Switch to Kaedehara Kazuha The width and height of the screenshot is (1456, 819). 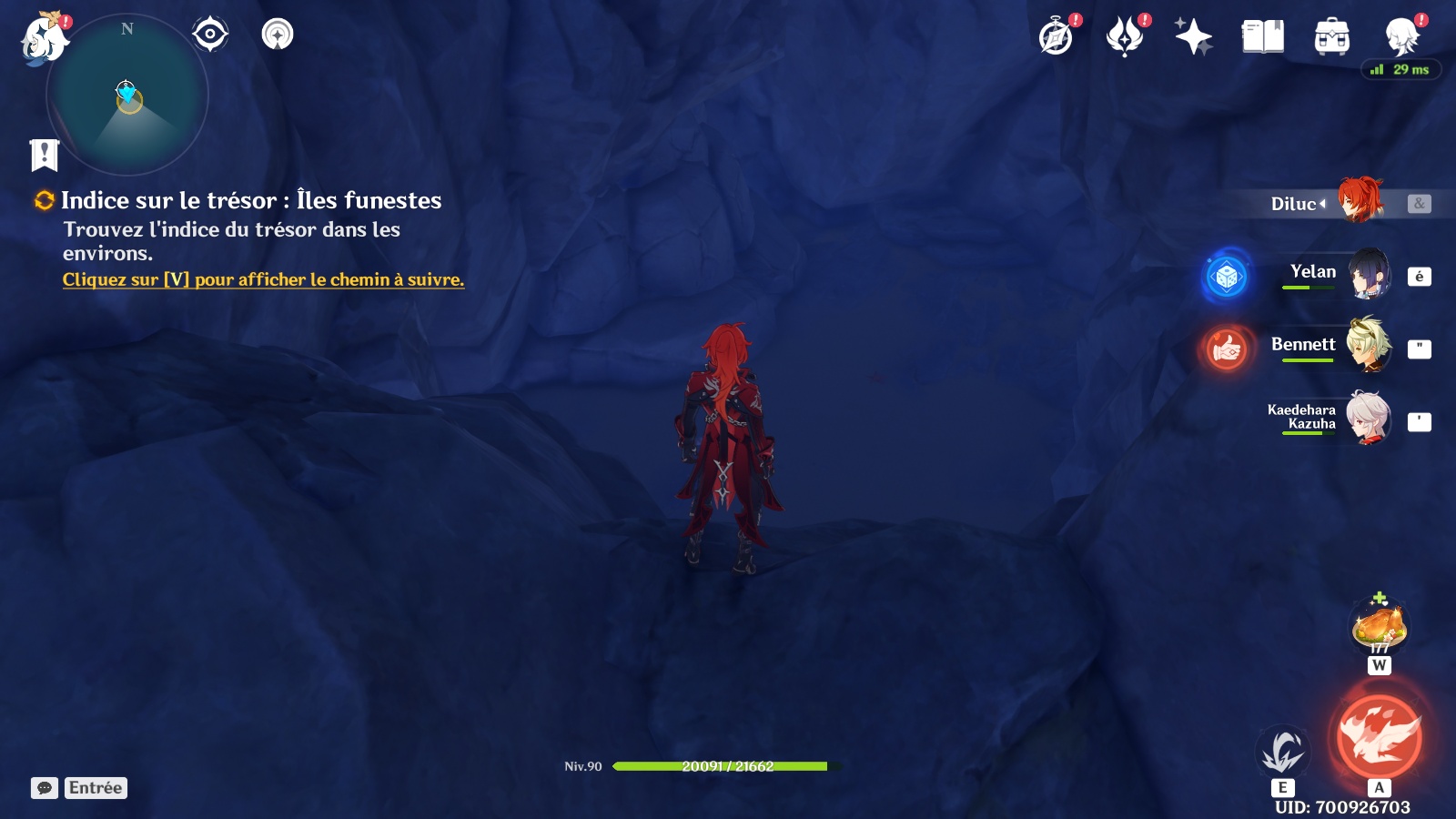(1368, 419)
